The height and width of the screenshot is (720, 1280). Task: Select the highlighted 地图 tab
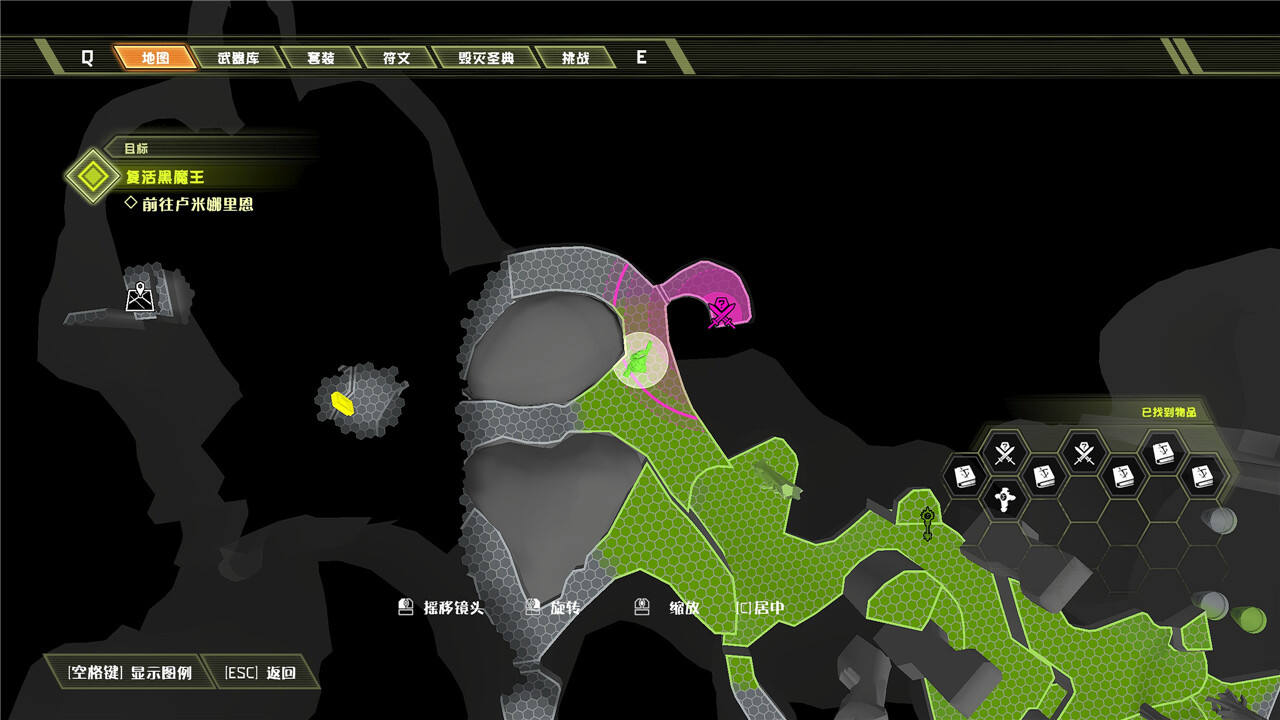coord(156,58)
